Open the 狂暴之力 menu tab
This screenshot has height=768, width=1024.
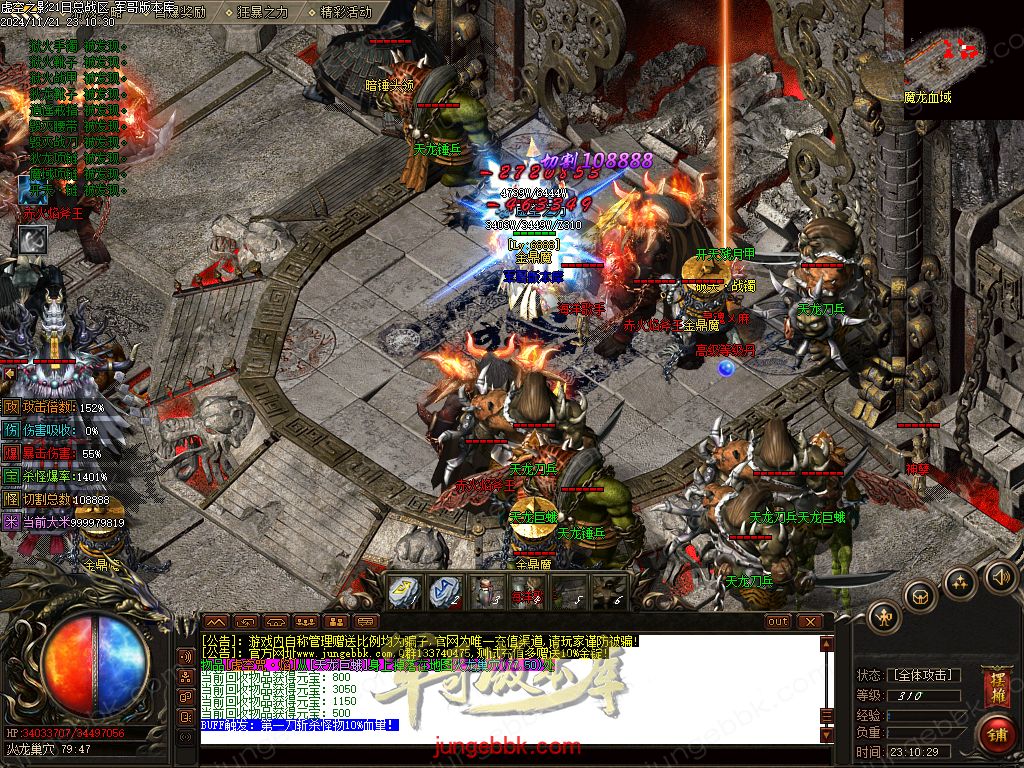262,12
